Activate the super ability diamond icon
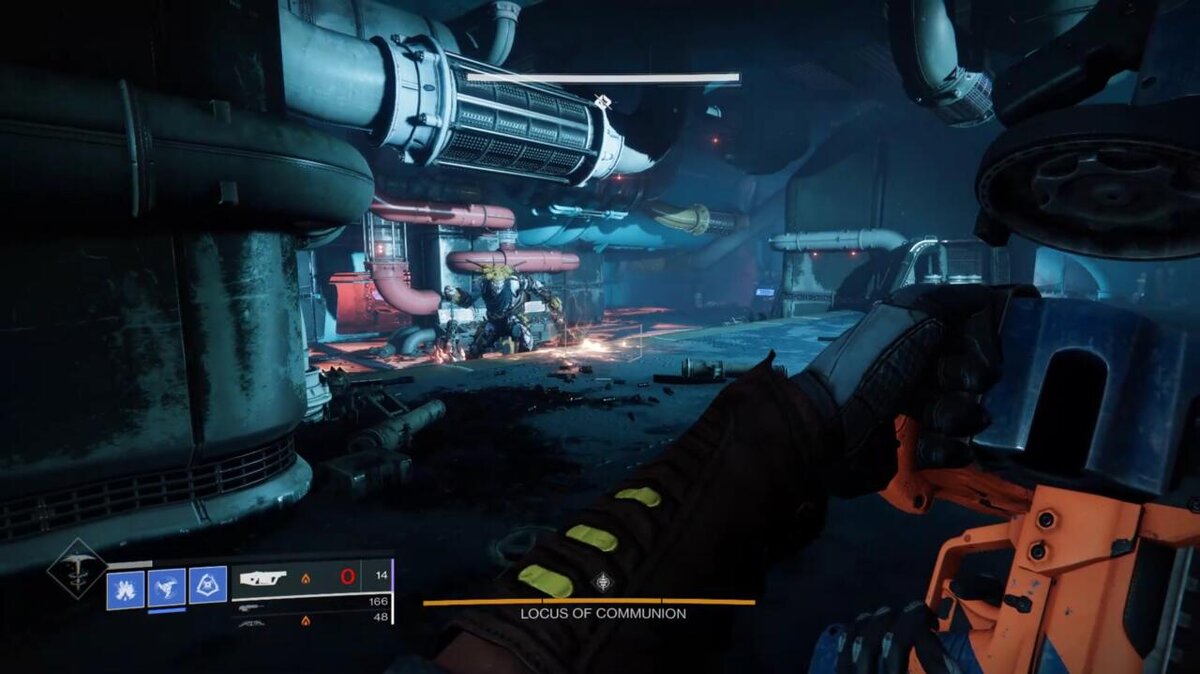 click(77, 569)
